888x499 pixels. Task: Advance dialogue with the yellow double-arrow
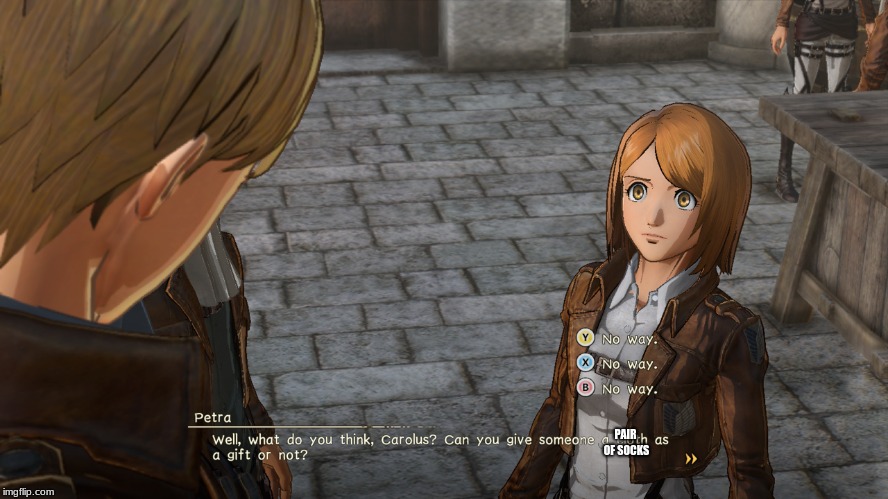pos(690,458)
